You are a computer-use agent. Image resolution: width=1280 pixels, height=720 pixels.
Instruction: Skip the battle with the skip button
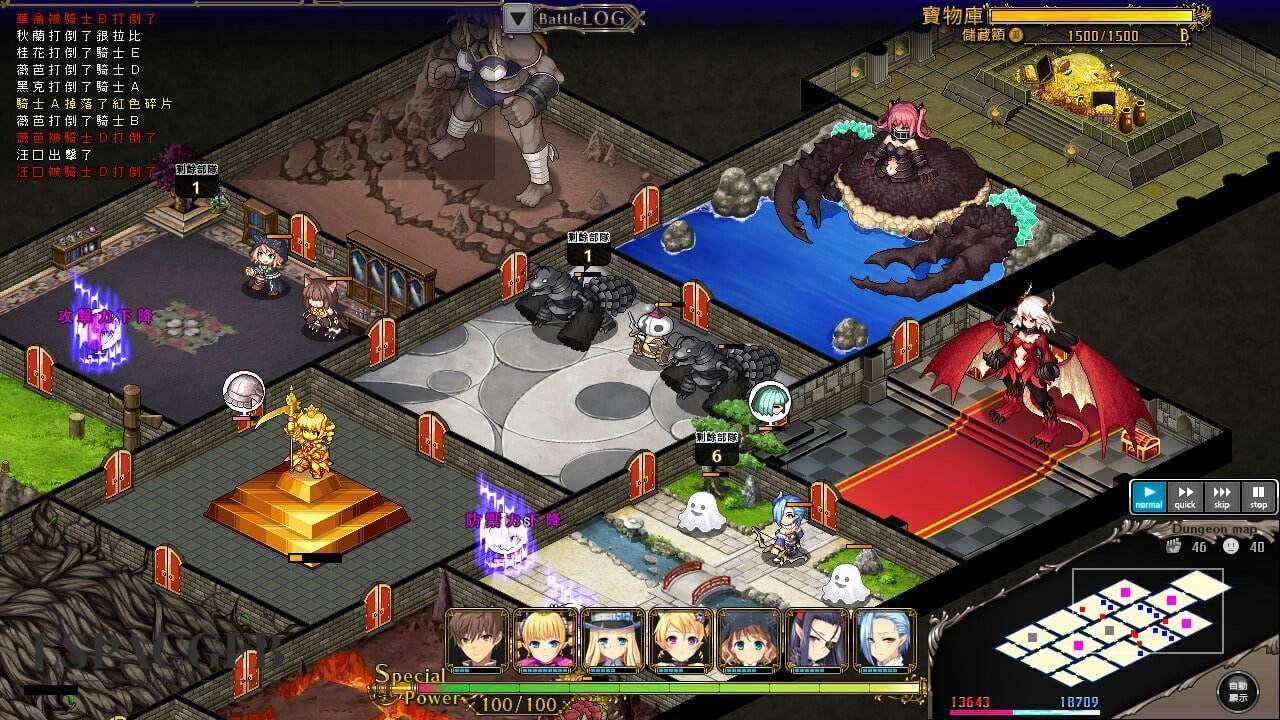[1221, 496]
